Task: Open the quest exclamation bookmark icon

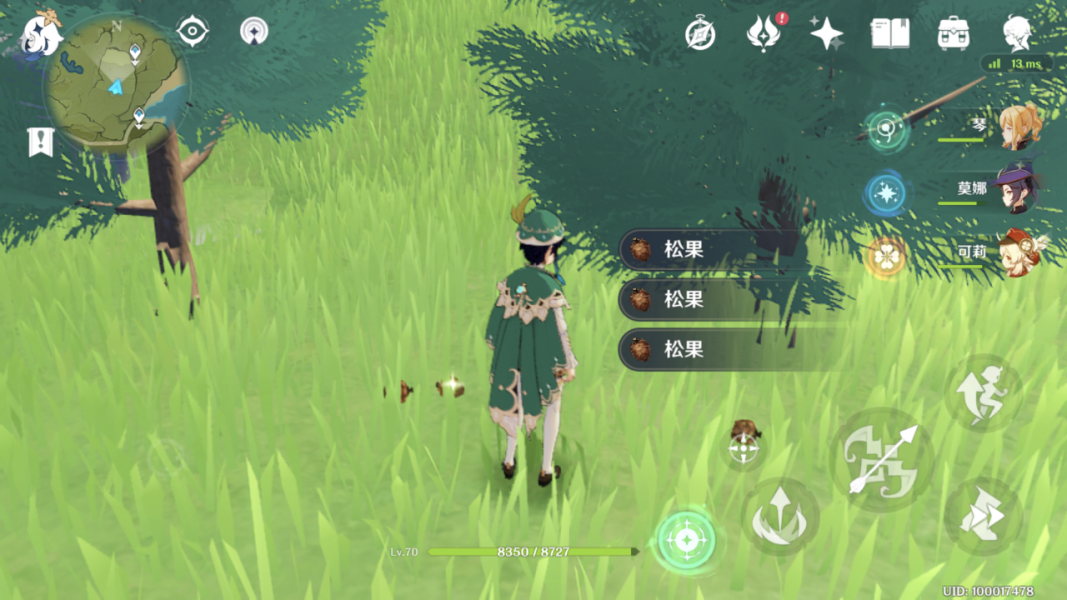Action: click(x=40, y=143)
